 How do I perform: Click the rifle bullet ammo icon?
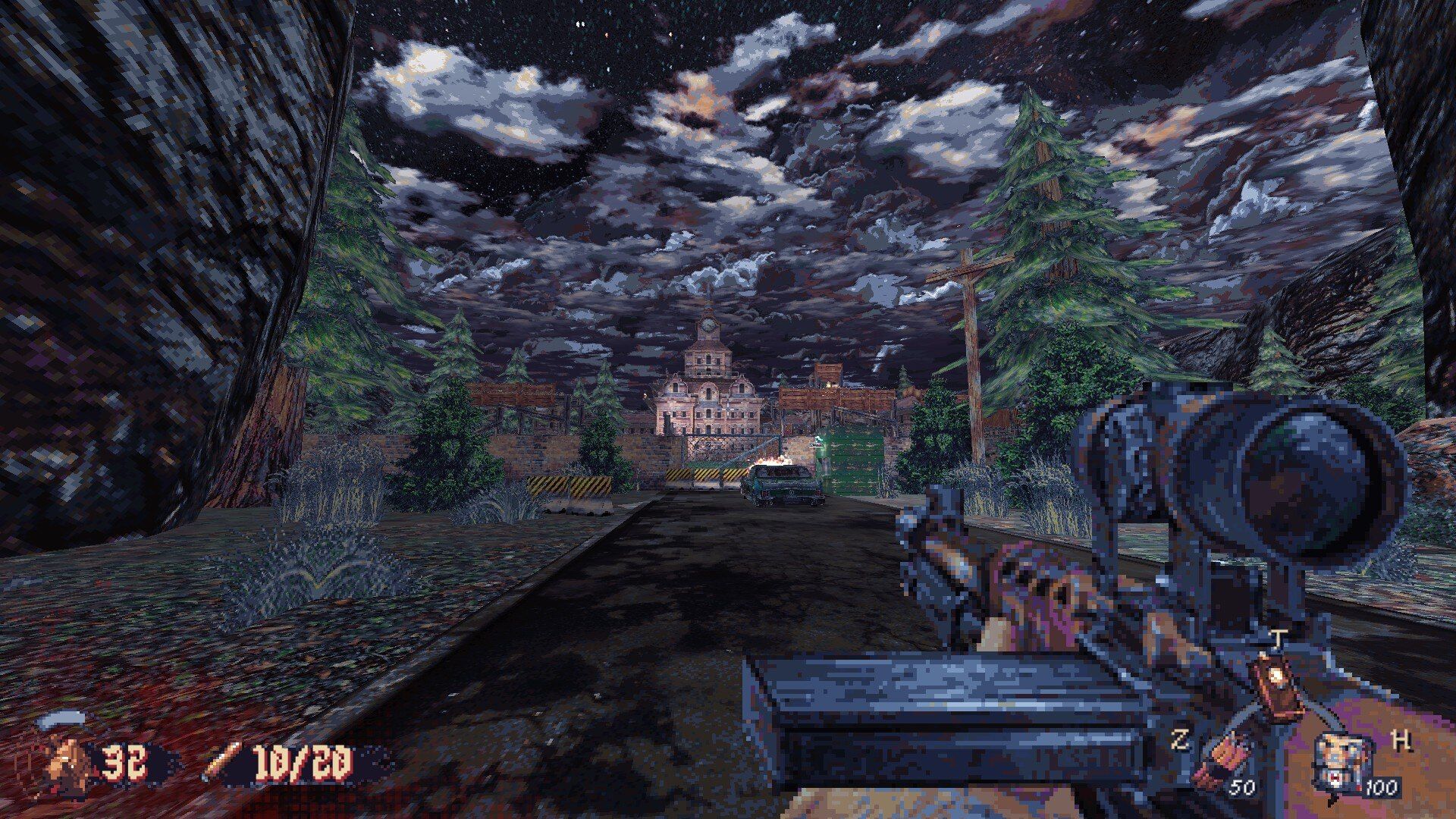pos(222,761)
